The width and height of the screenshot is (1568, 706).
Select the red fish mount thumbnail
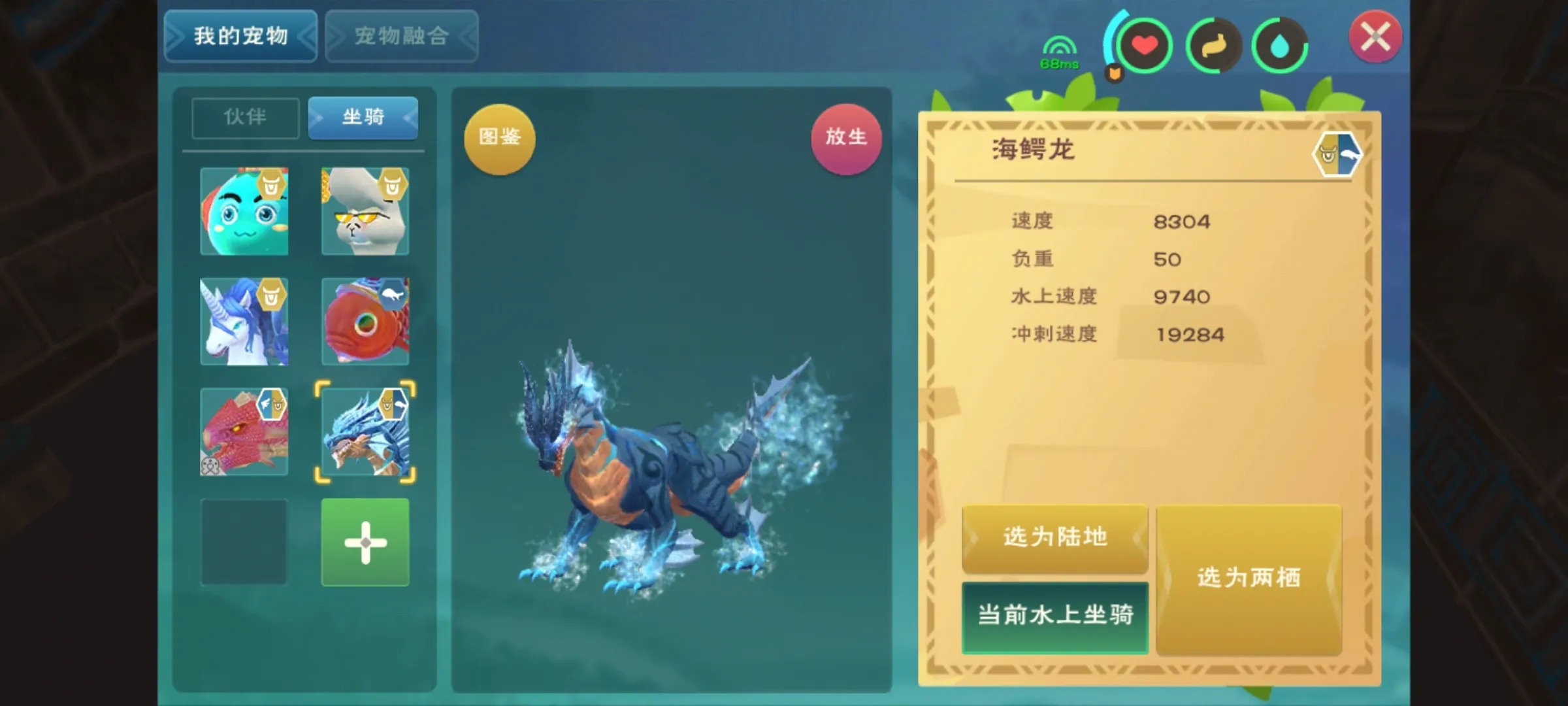click(365, 322)
